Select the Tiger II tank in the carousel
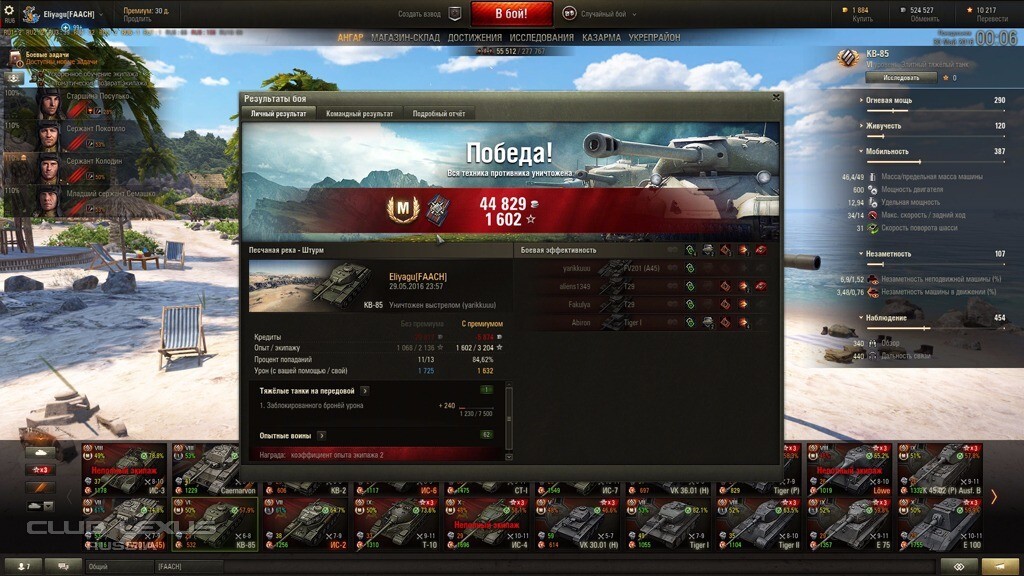Image resolution: width=1024 pixels, height=576 pixels. point(765,523)
